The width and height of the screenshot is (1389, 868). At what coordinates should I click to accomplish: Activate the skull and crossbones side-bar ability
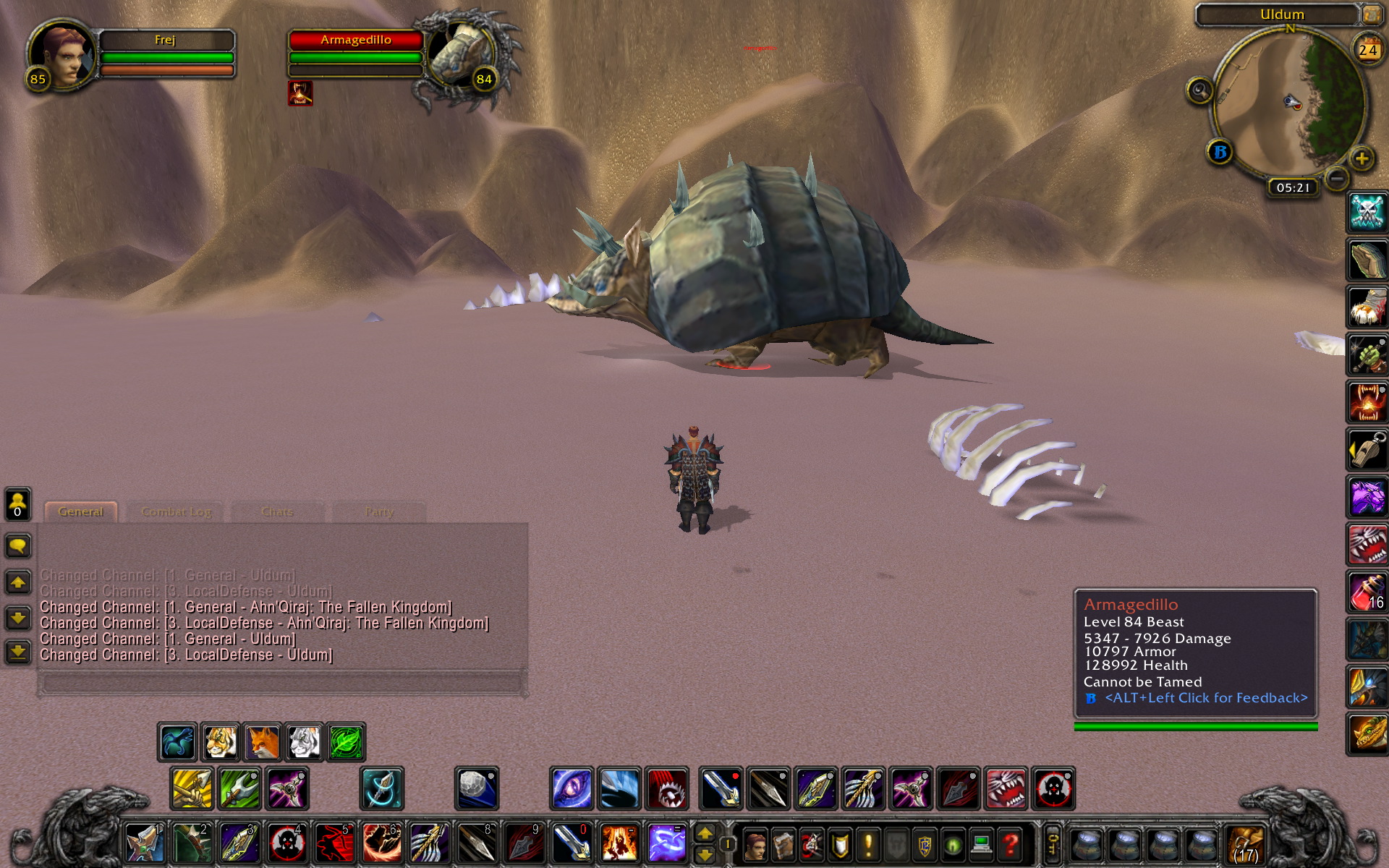pyautogui.click(x=1367, y=213)
